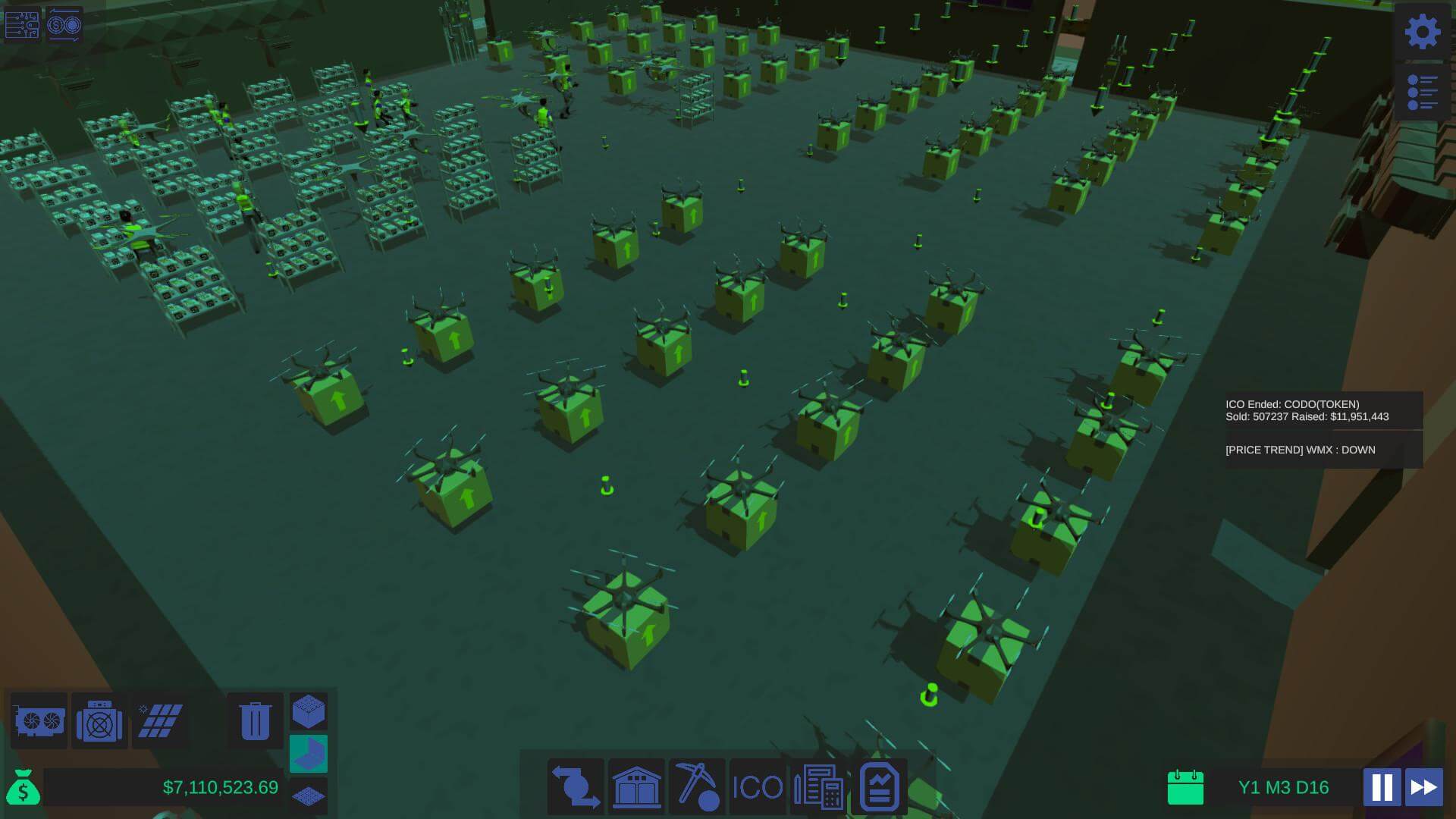Fast-forward the game speed

[1423, 787]
